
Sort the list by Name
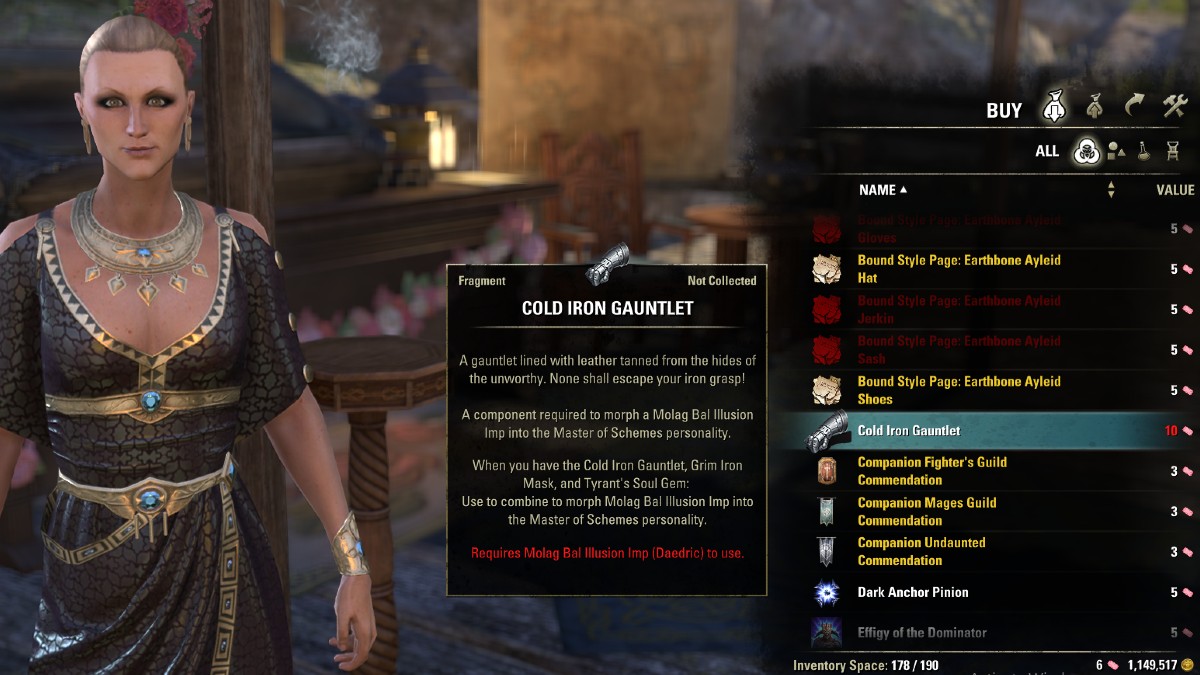tap(882, 190)
